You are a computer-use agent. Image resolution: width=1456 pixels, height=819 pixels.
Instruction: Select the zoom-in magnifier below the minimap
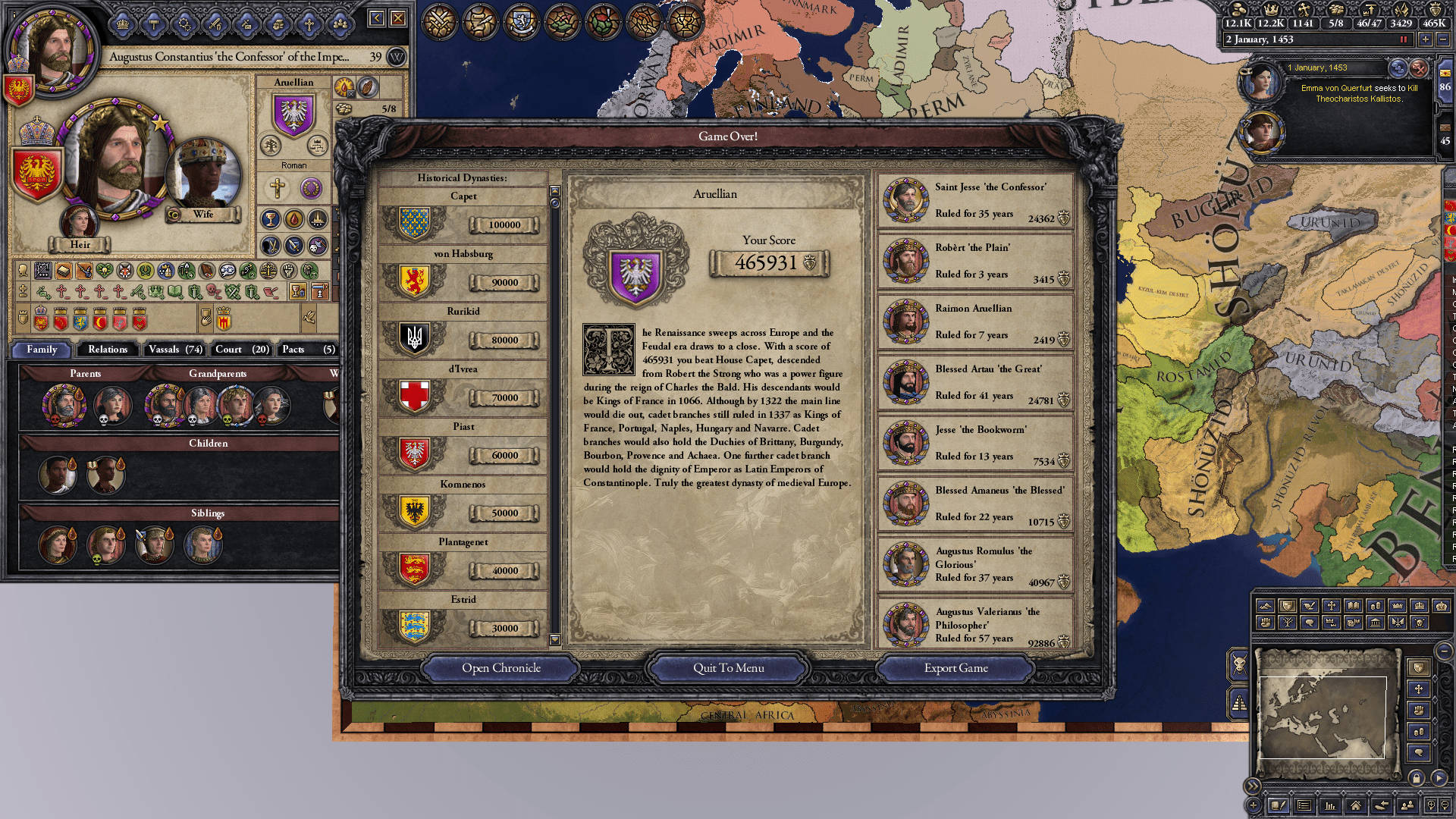click(1430, 805)
